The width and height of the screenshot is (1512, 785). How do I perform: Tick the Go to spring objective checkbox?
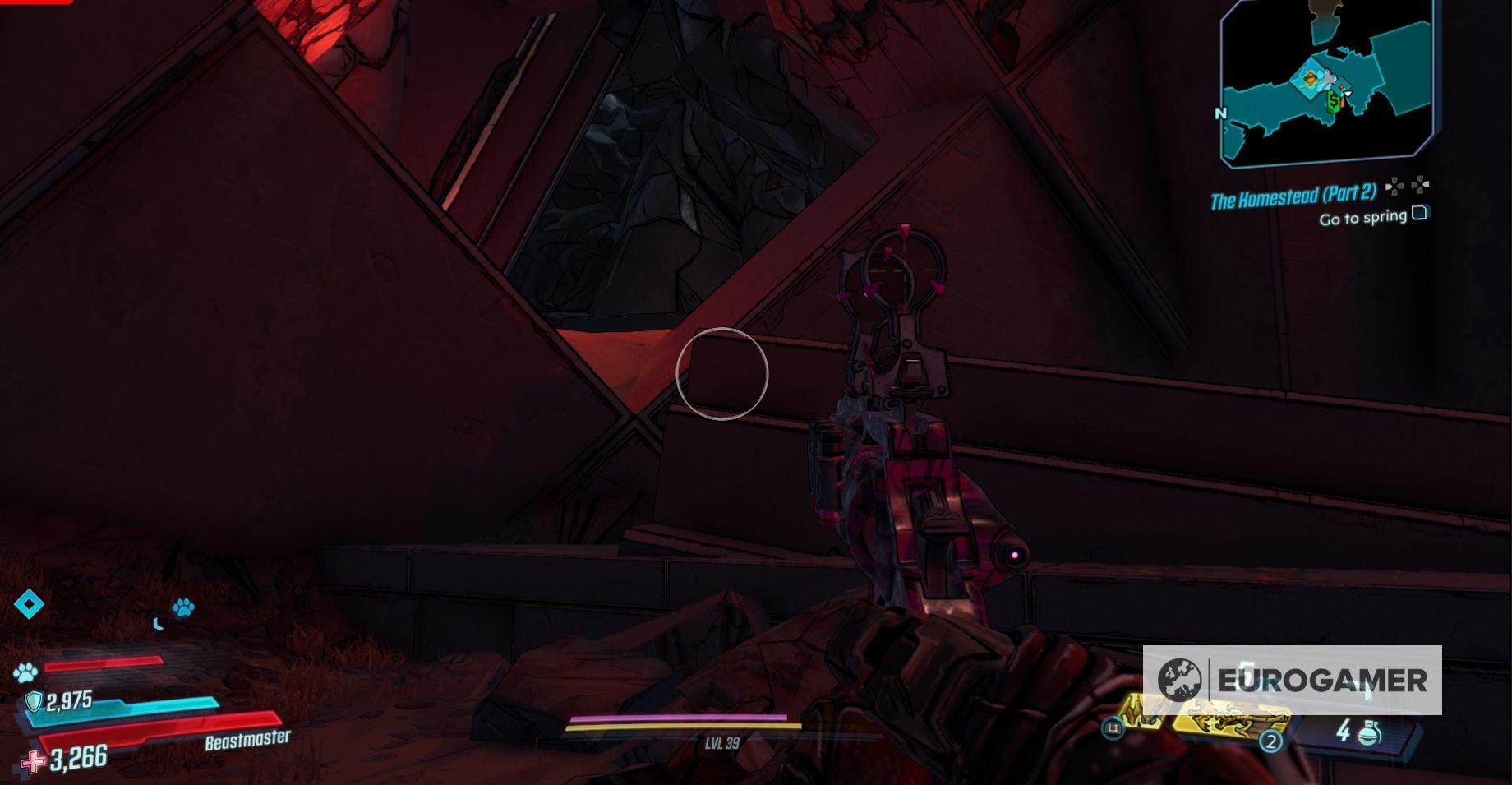(x=1419, y=214)
